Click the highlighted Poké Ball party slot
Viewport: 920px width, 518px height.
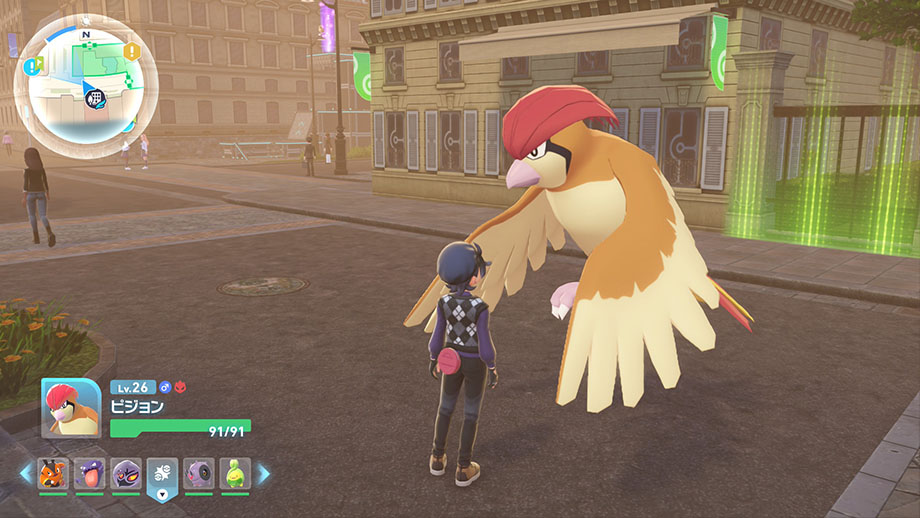pos(162,472)
